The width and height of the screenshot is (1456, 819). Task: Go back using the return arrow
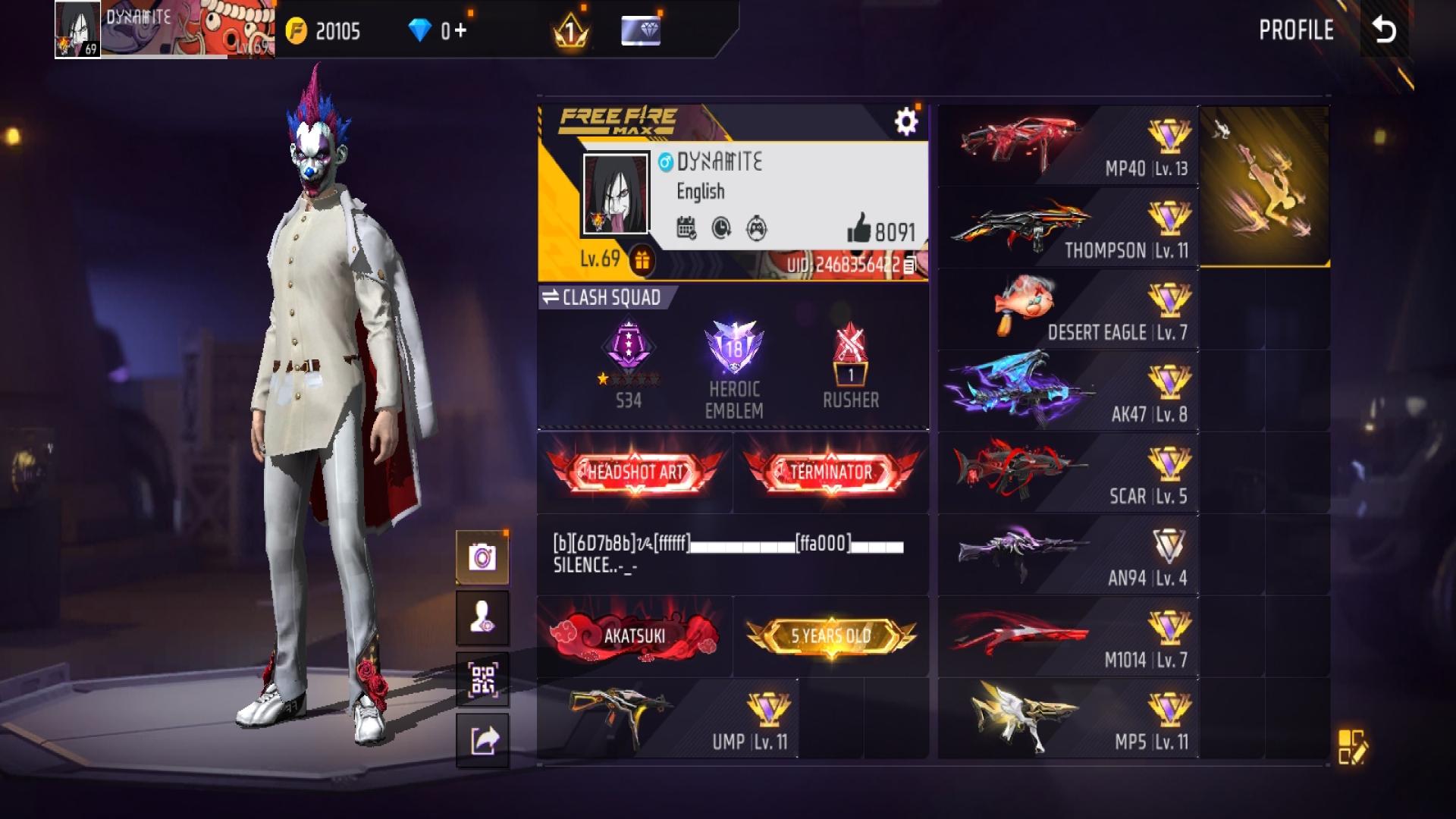(1384, 30)
